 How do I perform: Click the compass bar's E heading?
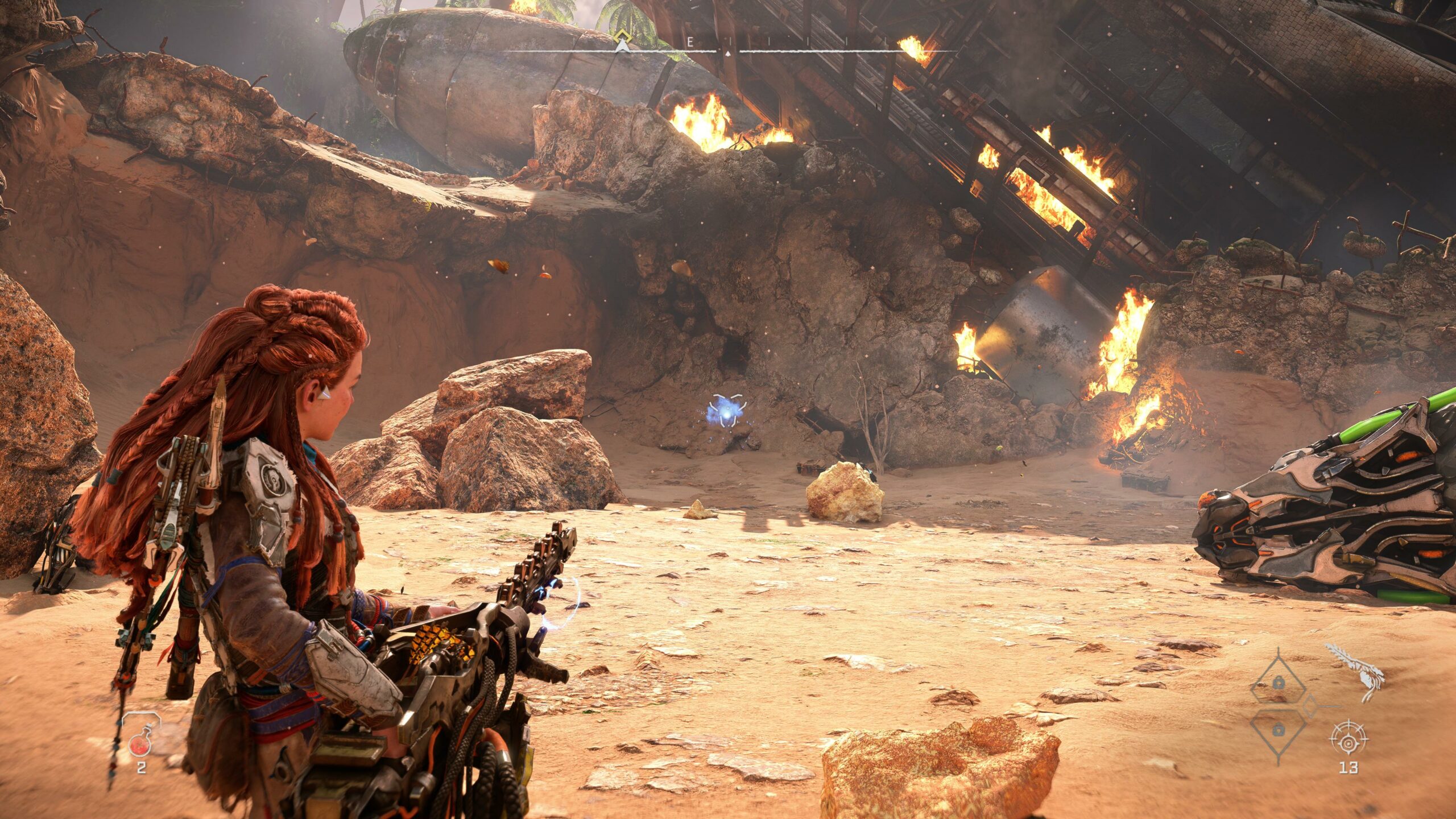pos(690,42)
